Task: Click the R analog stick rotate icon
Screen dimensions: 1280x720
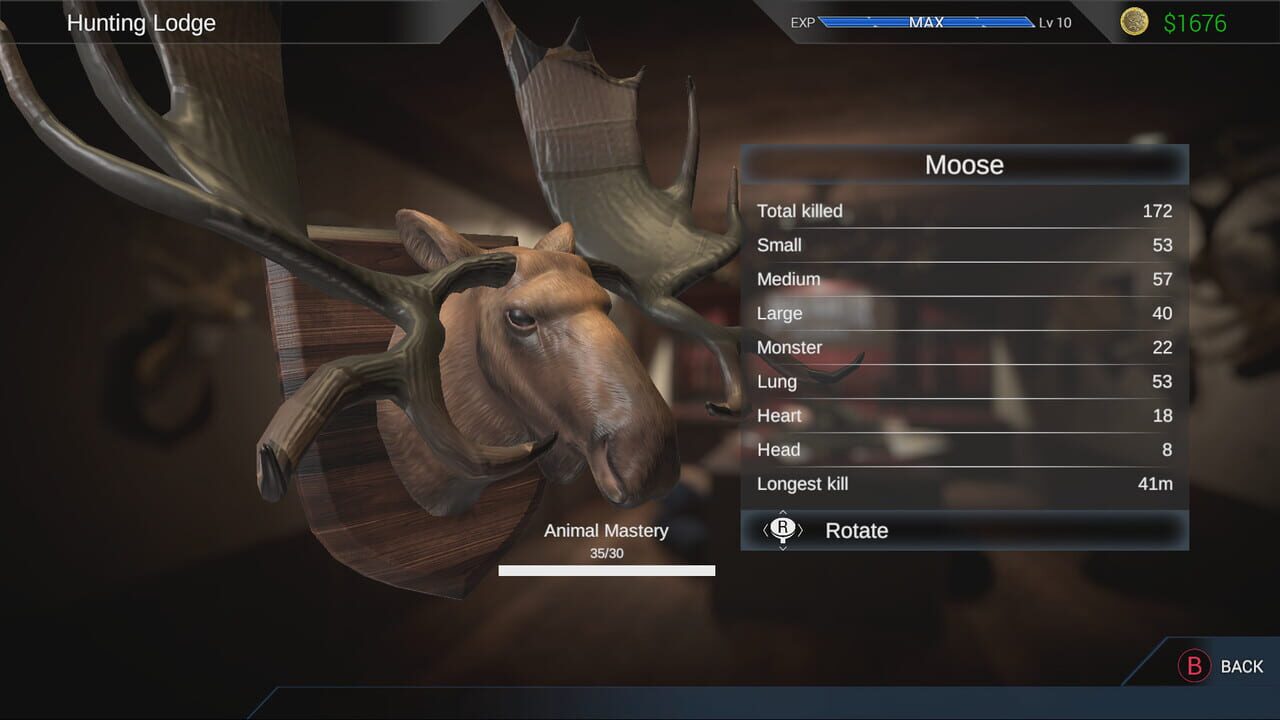Action: pyautogui.click(x=782, y=531)
